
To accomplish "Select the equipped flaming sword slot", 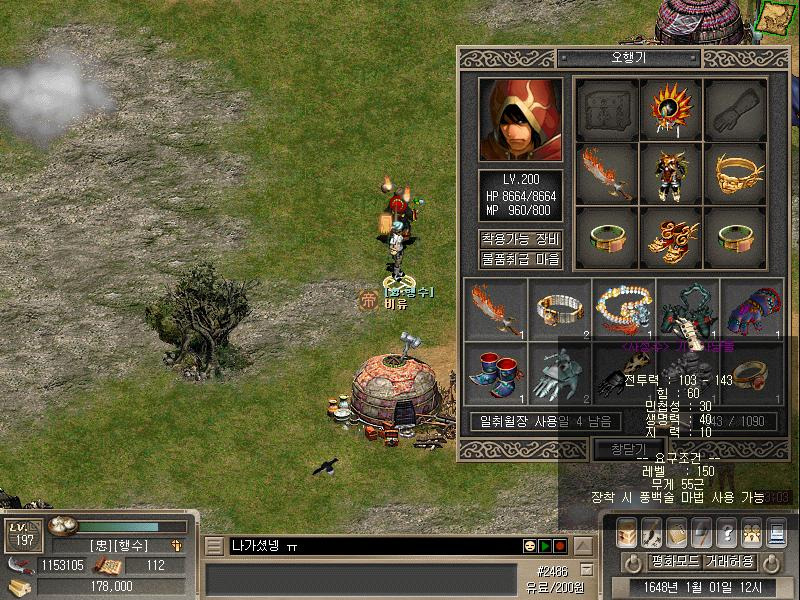I will (607, 171).
